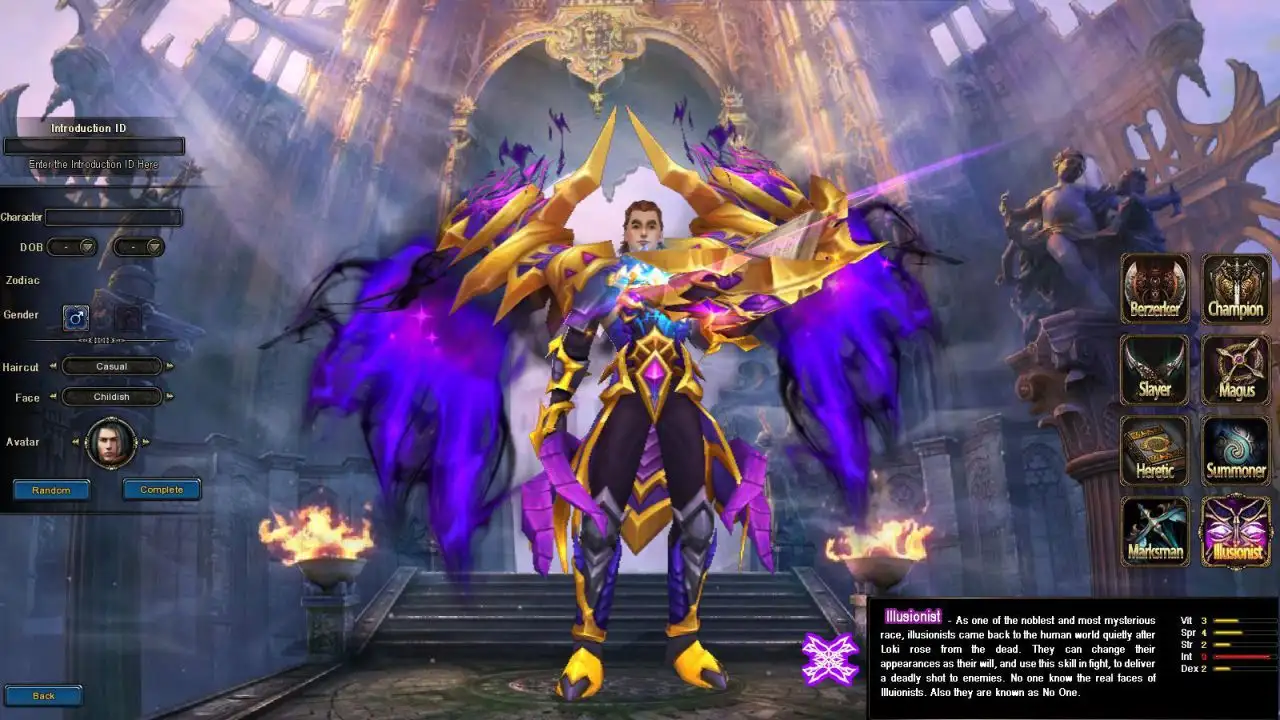1280x720 pixels.
Task: Select the male gender icon
Action: click(x=76, y=318)
